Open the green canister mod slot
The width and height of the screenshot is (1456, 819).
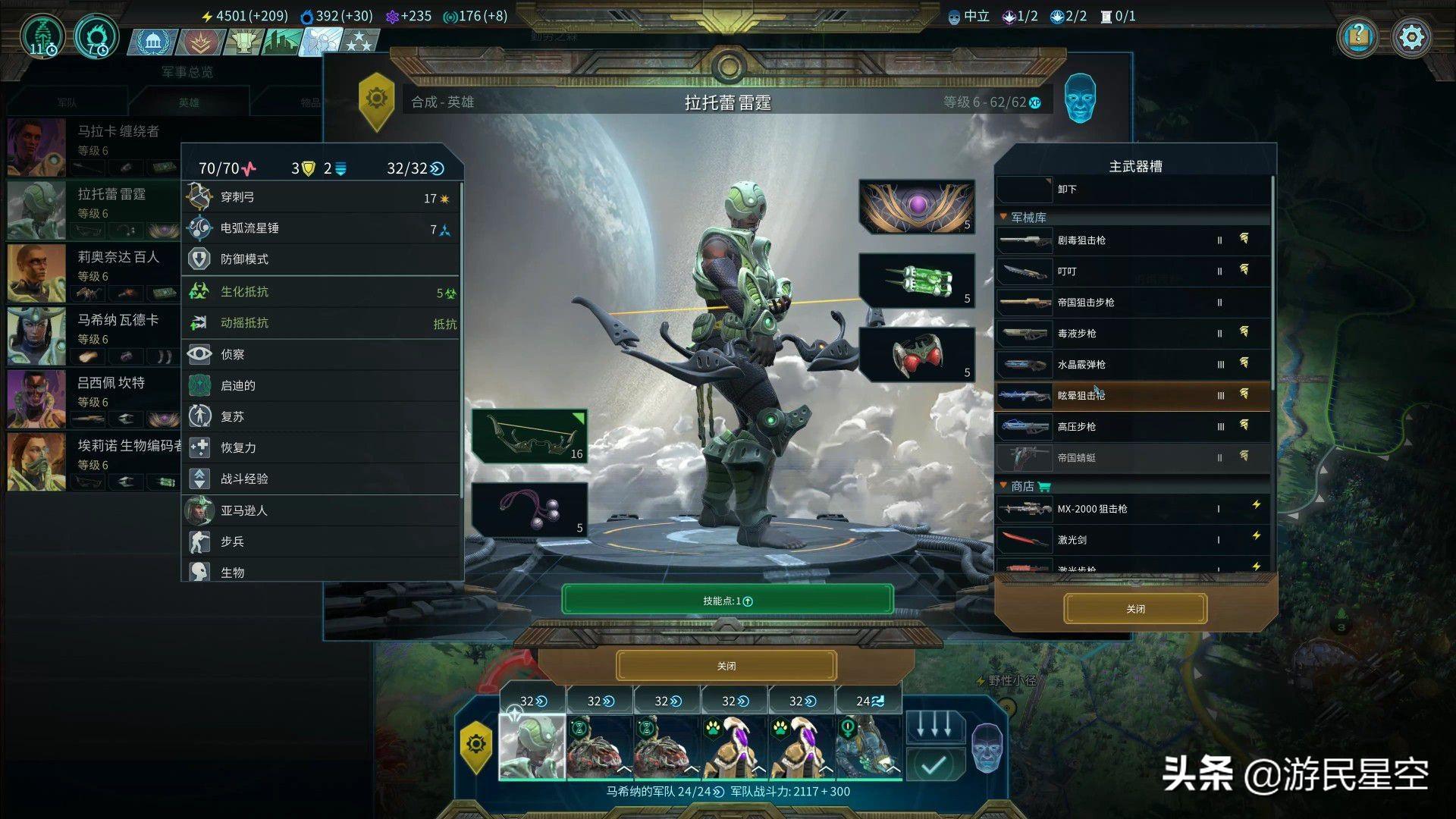coord(916,281)
